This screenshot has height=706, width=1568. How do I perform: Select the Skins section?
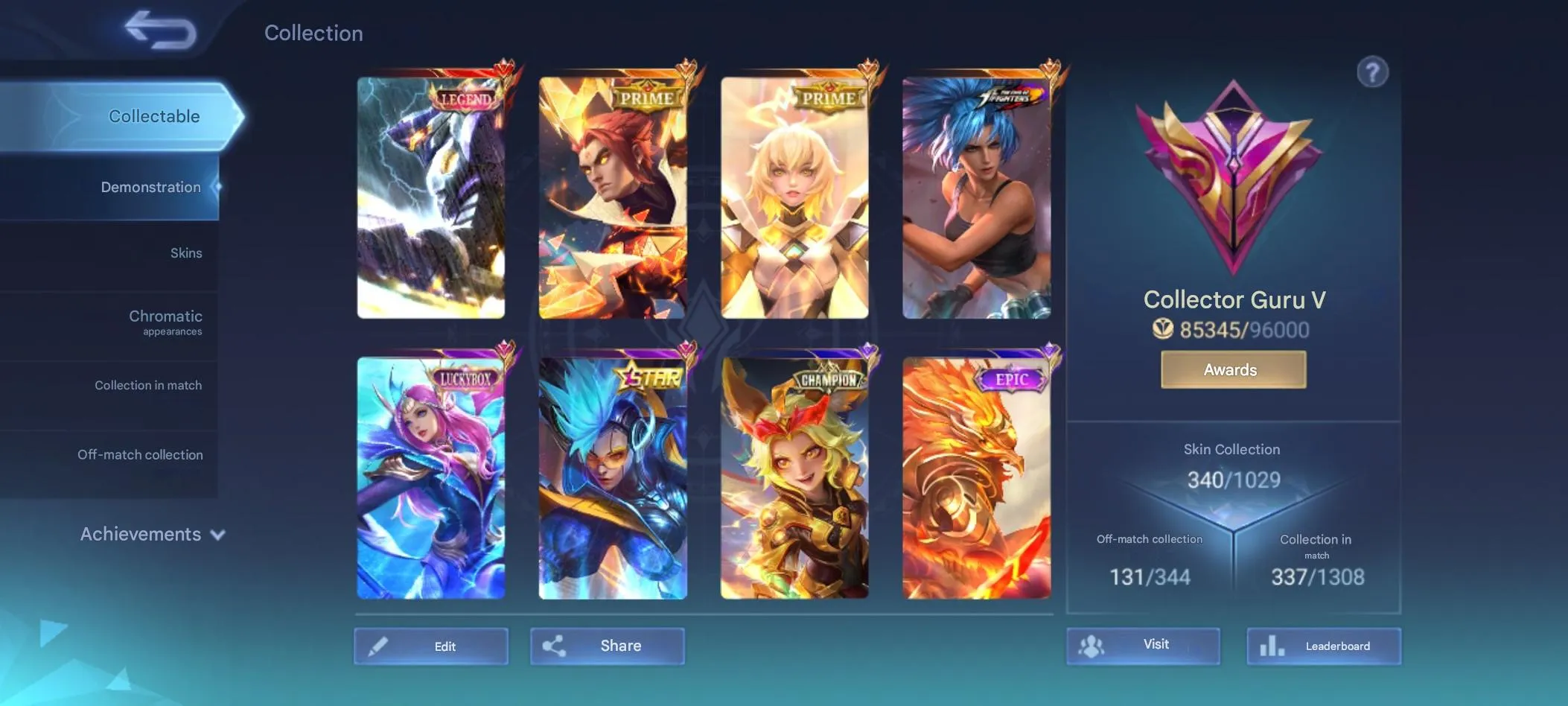(188, 252)
